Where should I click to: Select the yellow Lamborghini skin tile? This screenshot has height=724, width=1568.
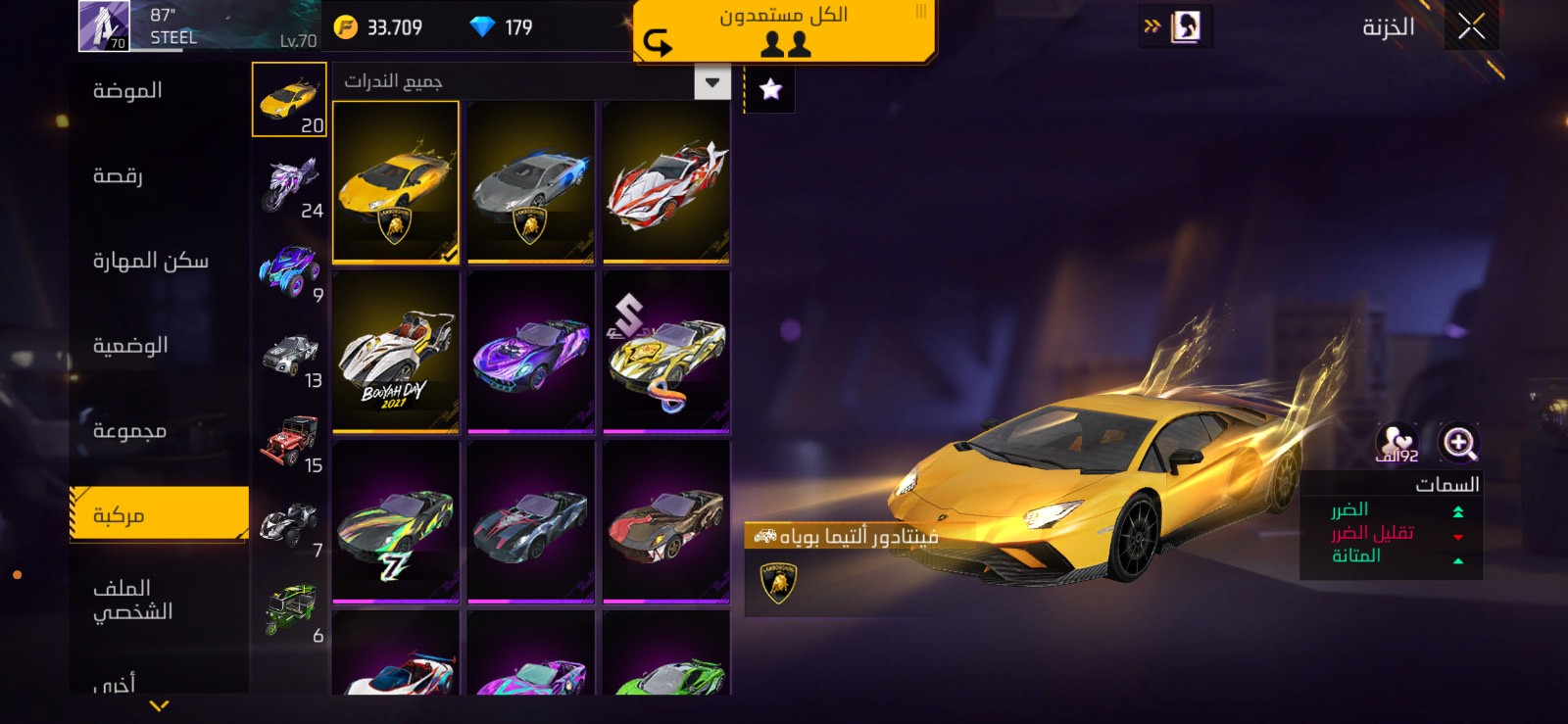click(396, 182)
